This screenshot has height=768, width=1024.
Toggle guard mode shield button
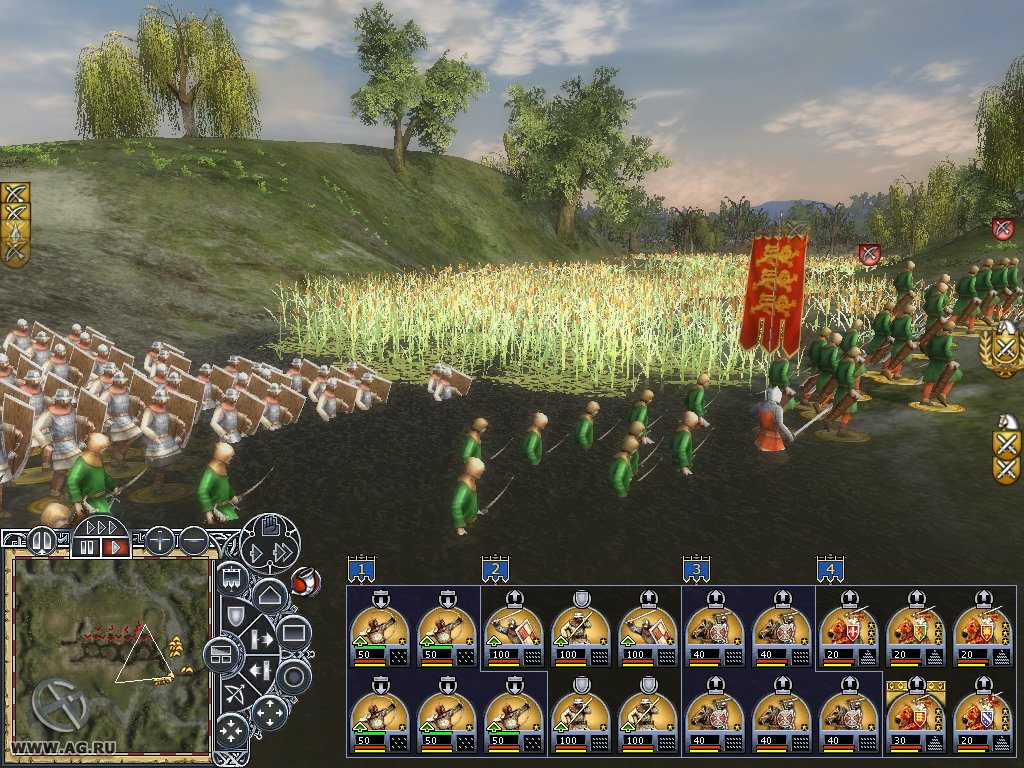pos(234,614)
